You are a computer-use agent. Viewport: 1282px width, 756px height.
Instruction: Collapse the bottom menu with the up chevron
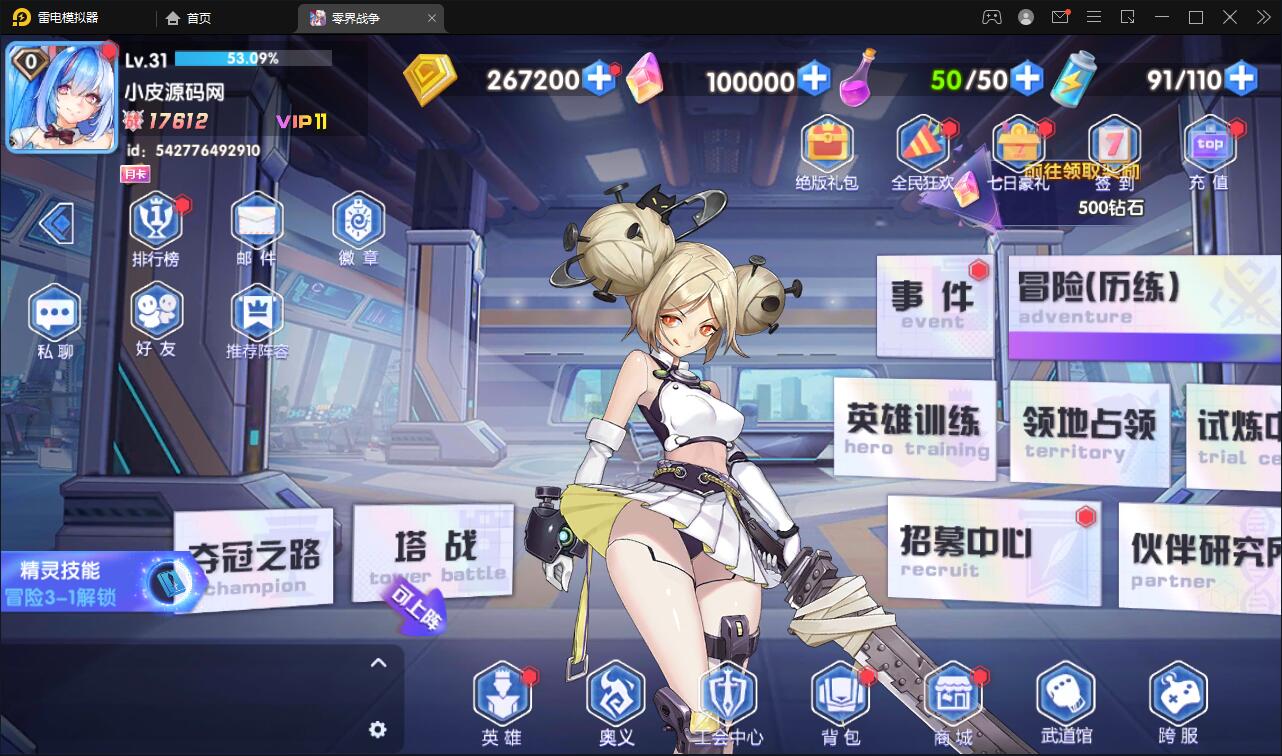378,663
